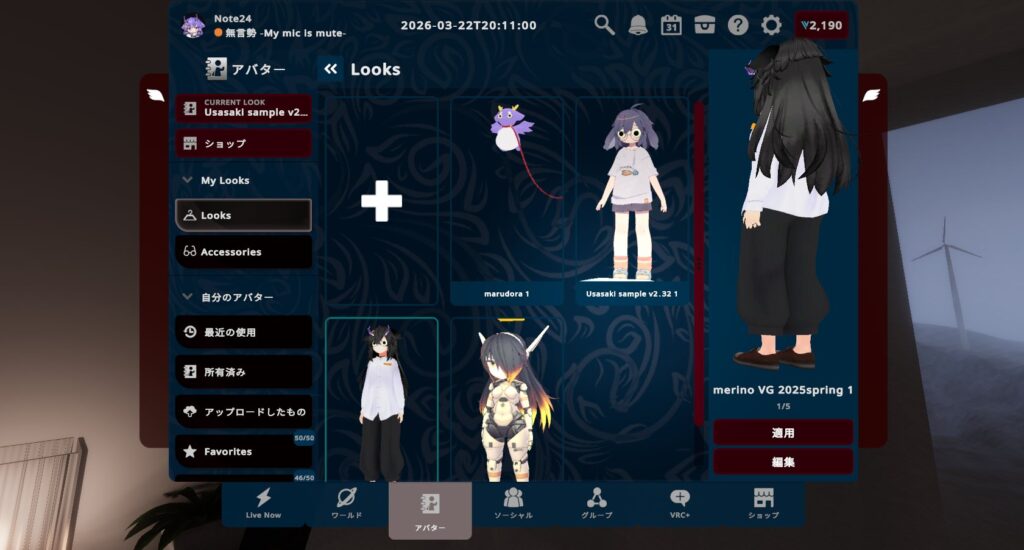Select Looks in the sidebar
Viewport: 1024px width, 550px height.
tap(244, 215)
